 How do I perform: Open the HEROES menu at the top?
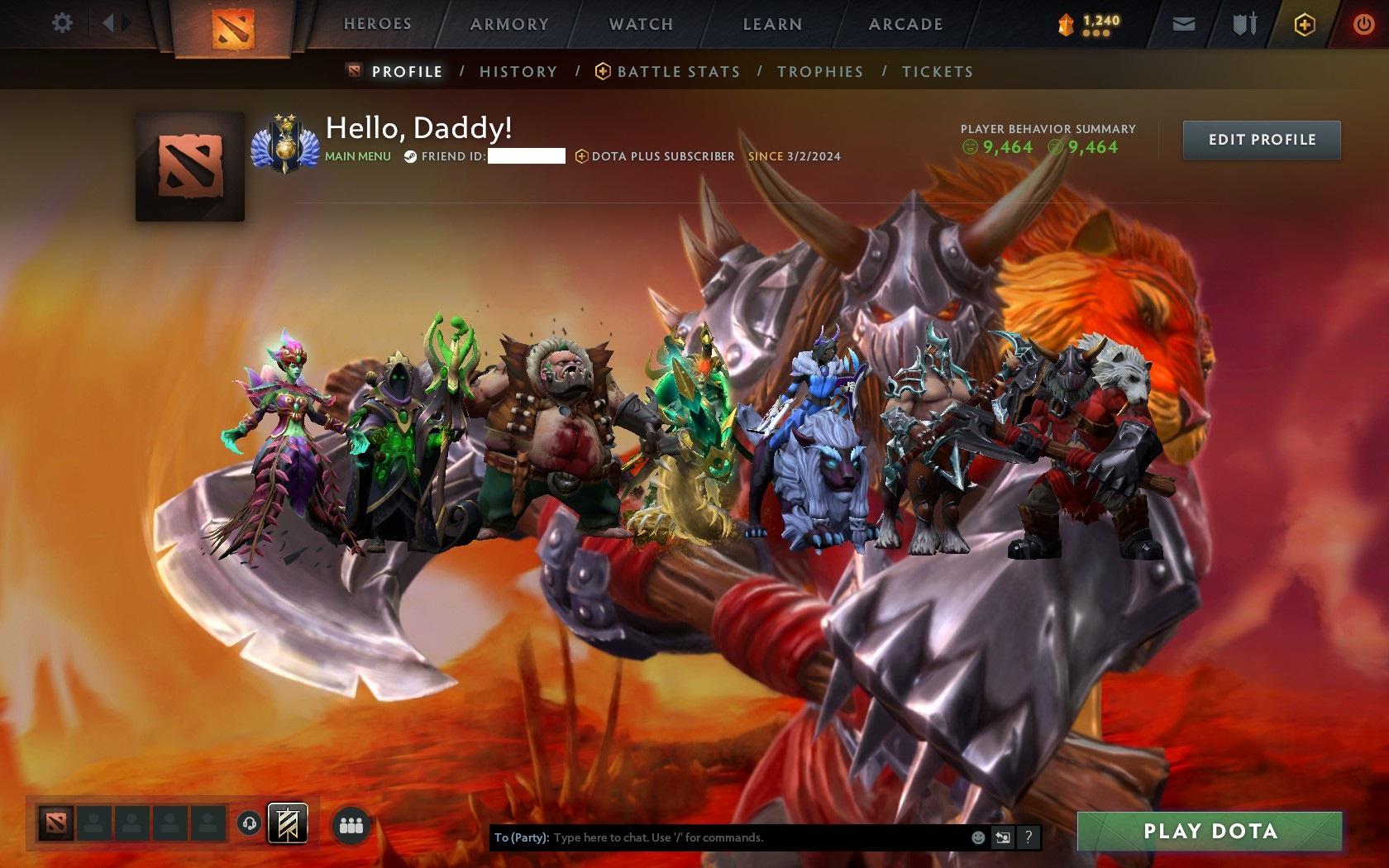[377, 24]
